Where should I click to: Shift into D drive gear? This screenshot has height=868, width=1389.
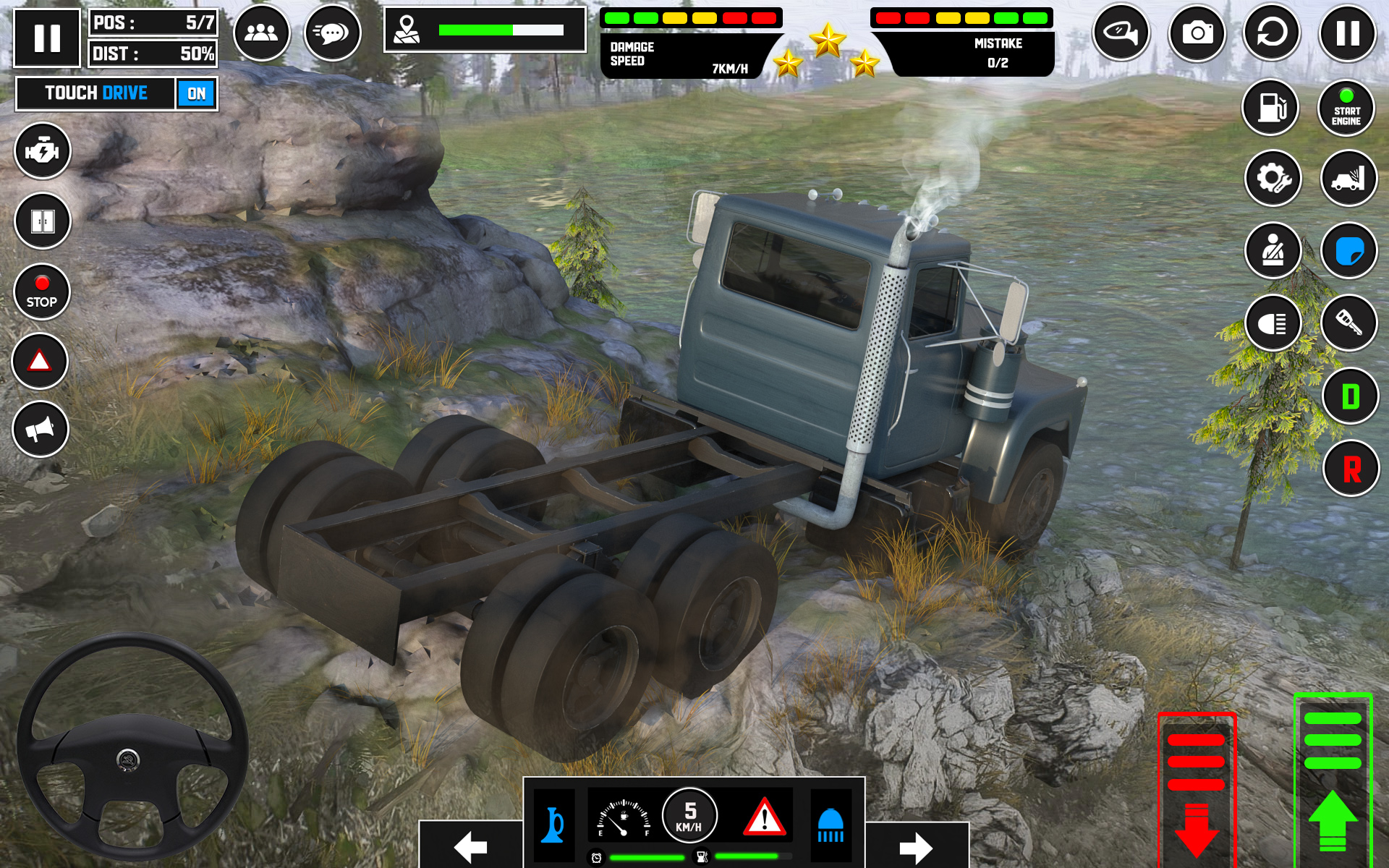(1350, 396)
